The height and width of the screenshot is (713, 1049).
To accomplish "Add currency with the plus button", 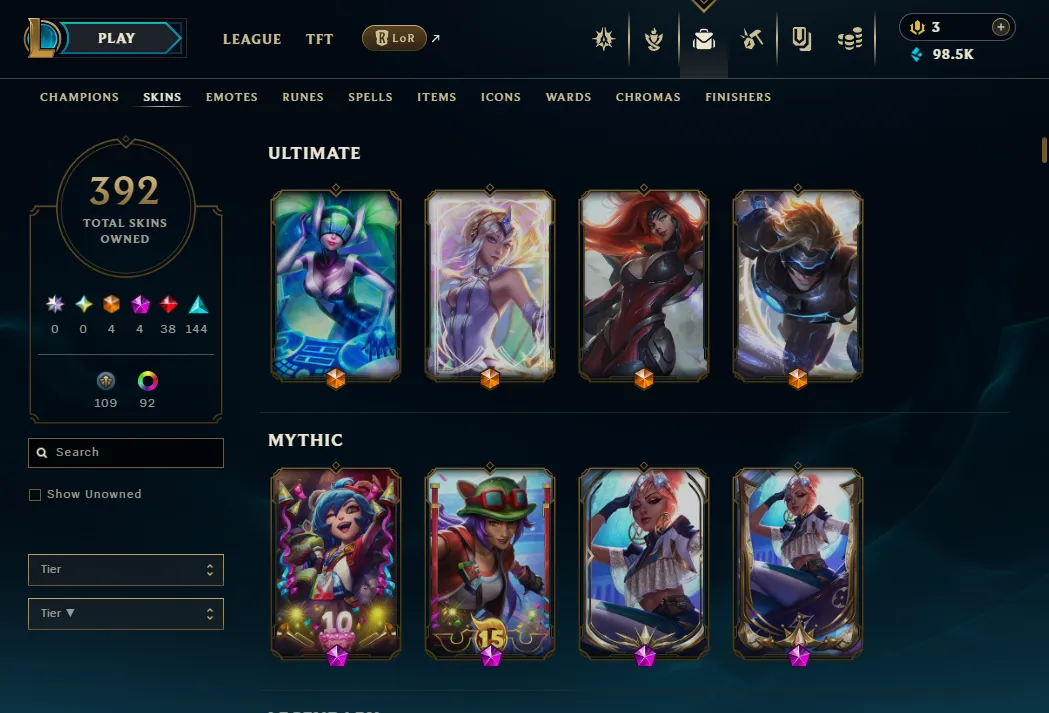I will pyautogui.click(x=1000, y=27).
